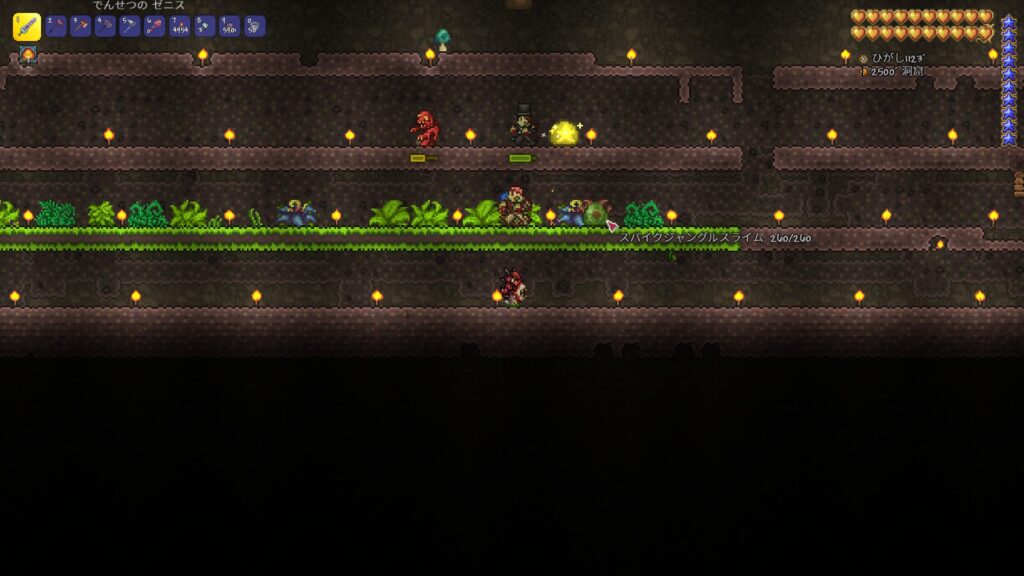
Task: Pick the bucket stack in hotbar slot 0
Action: tap(256, 26)
